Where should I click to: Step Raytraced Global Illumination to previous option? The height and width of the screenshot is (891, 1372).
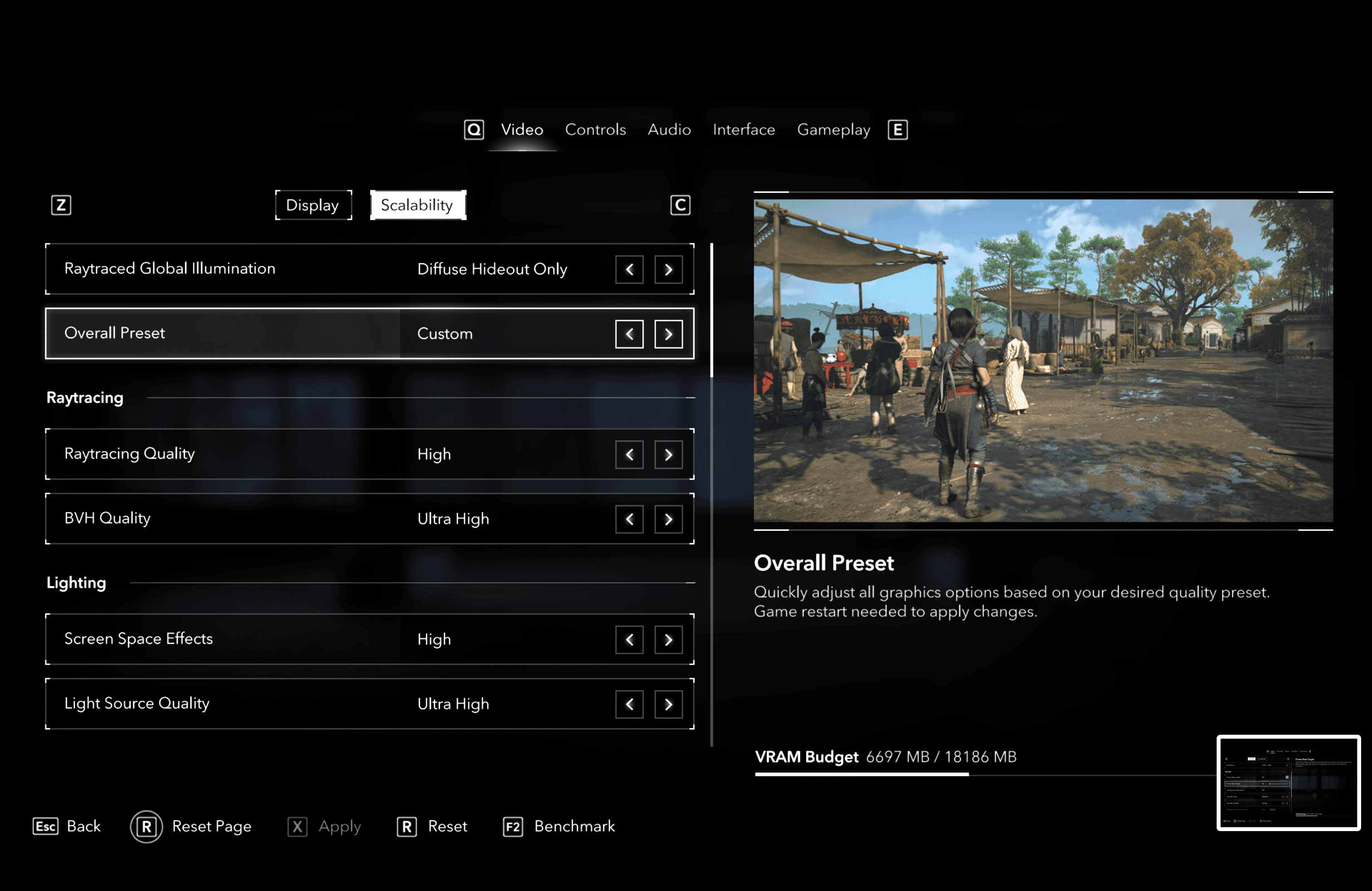[629, 270]
